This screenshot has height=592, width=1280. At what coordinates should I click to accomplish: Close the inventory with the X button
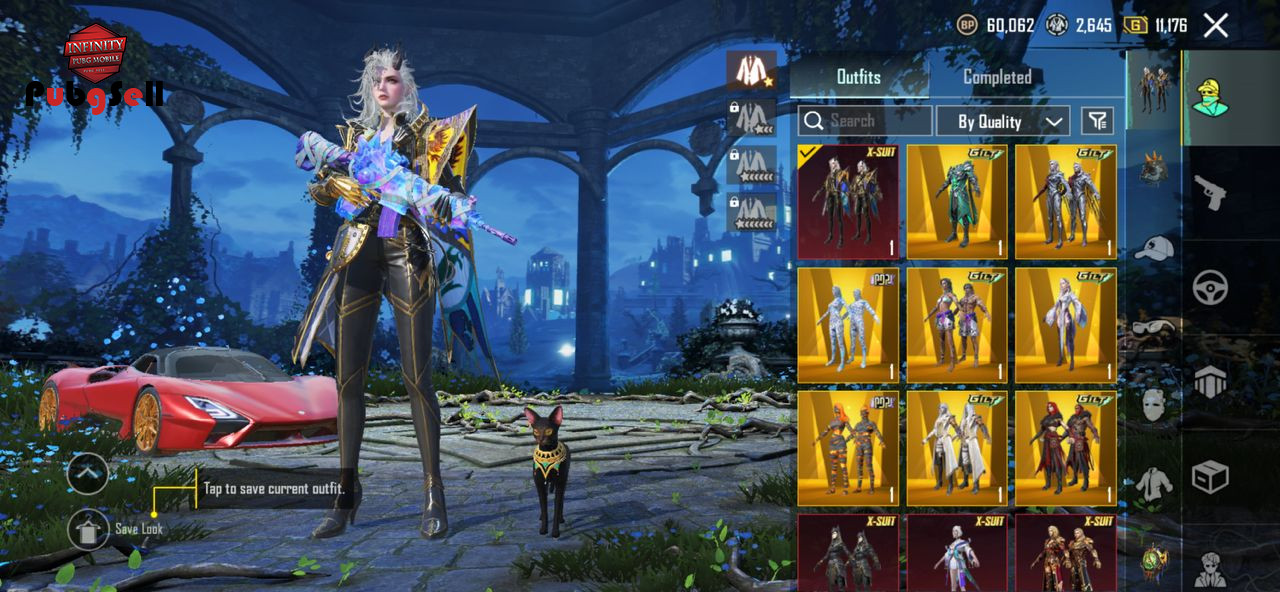pos(1215,25)
